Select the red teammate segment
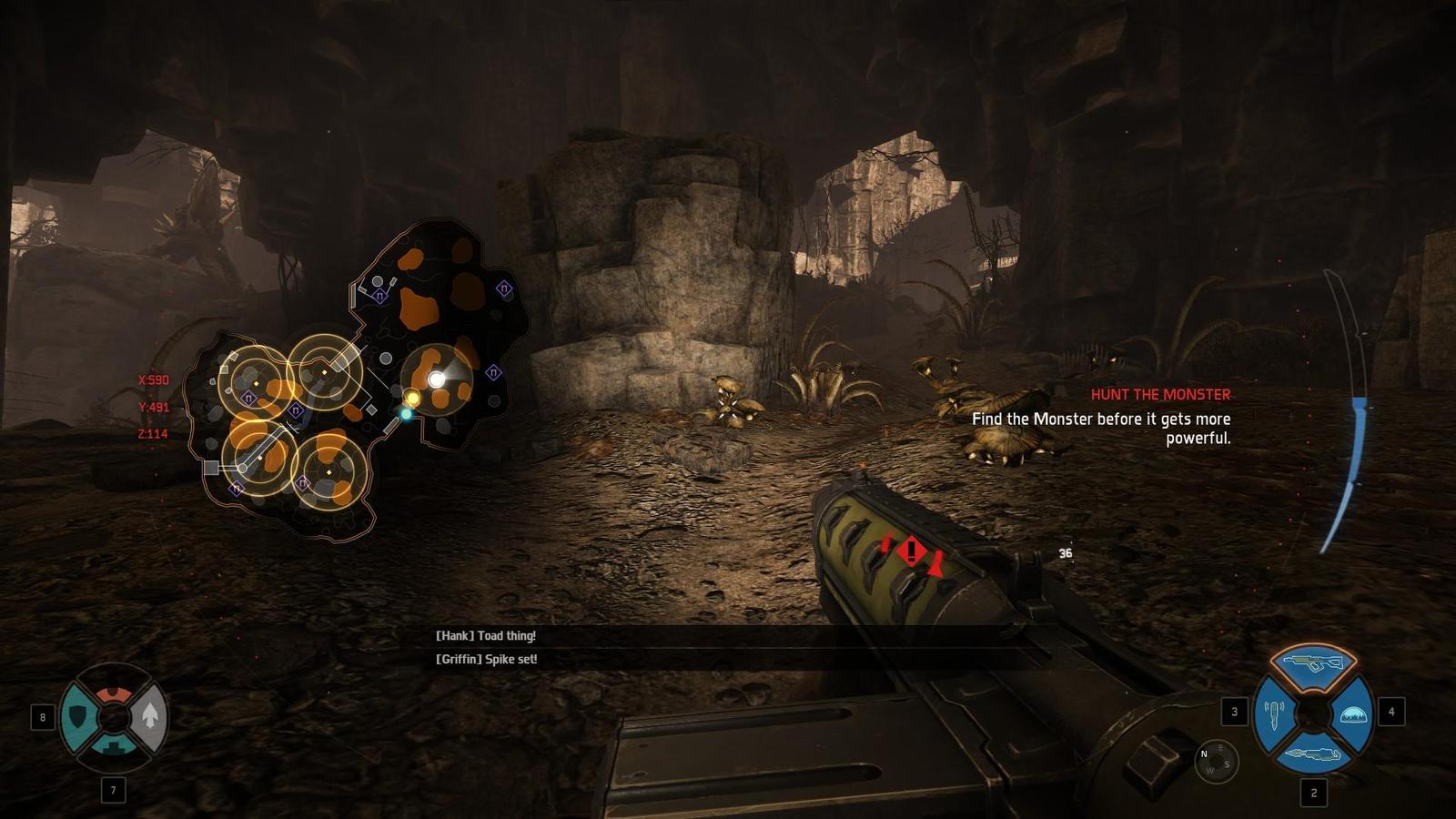 tap(114, 693)
